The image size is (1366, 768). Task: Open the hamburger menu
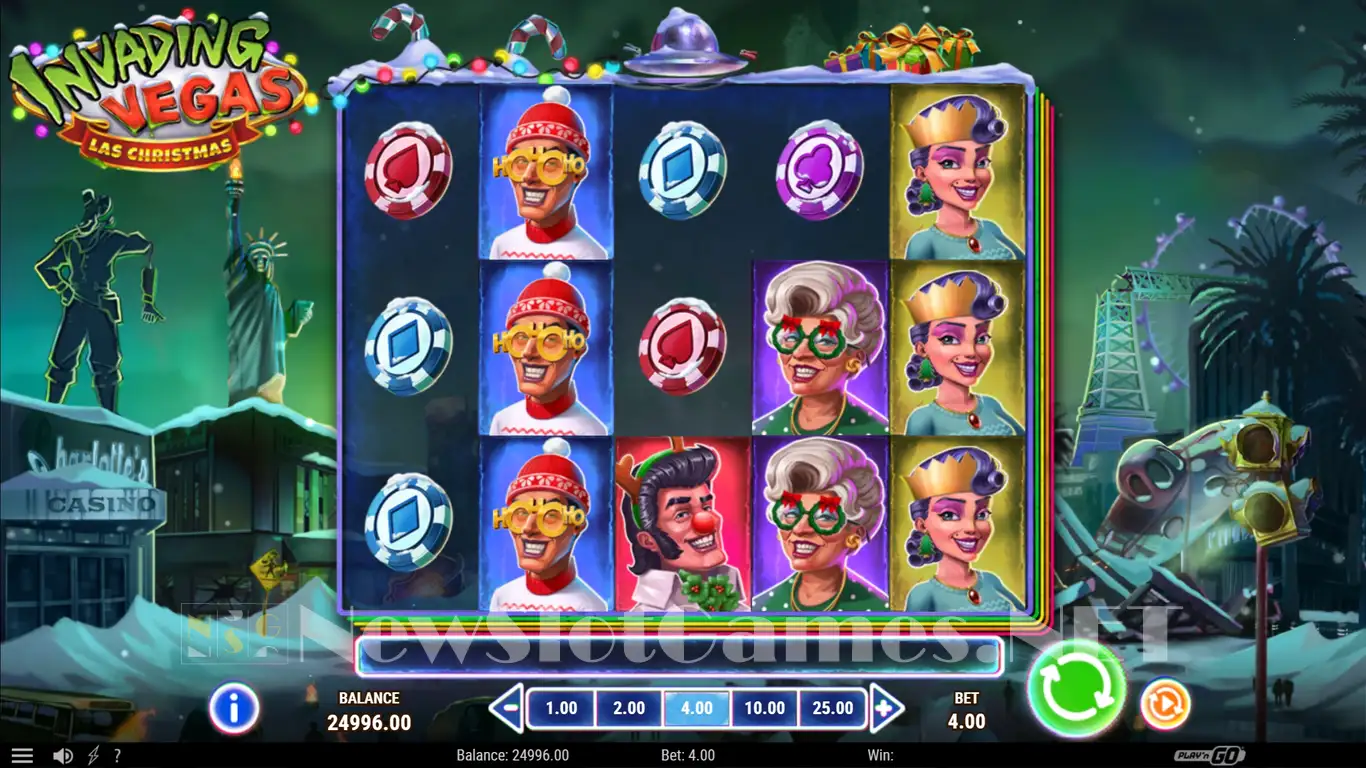[x=22, y=756]
